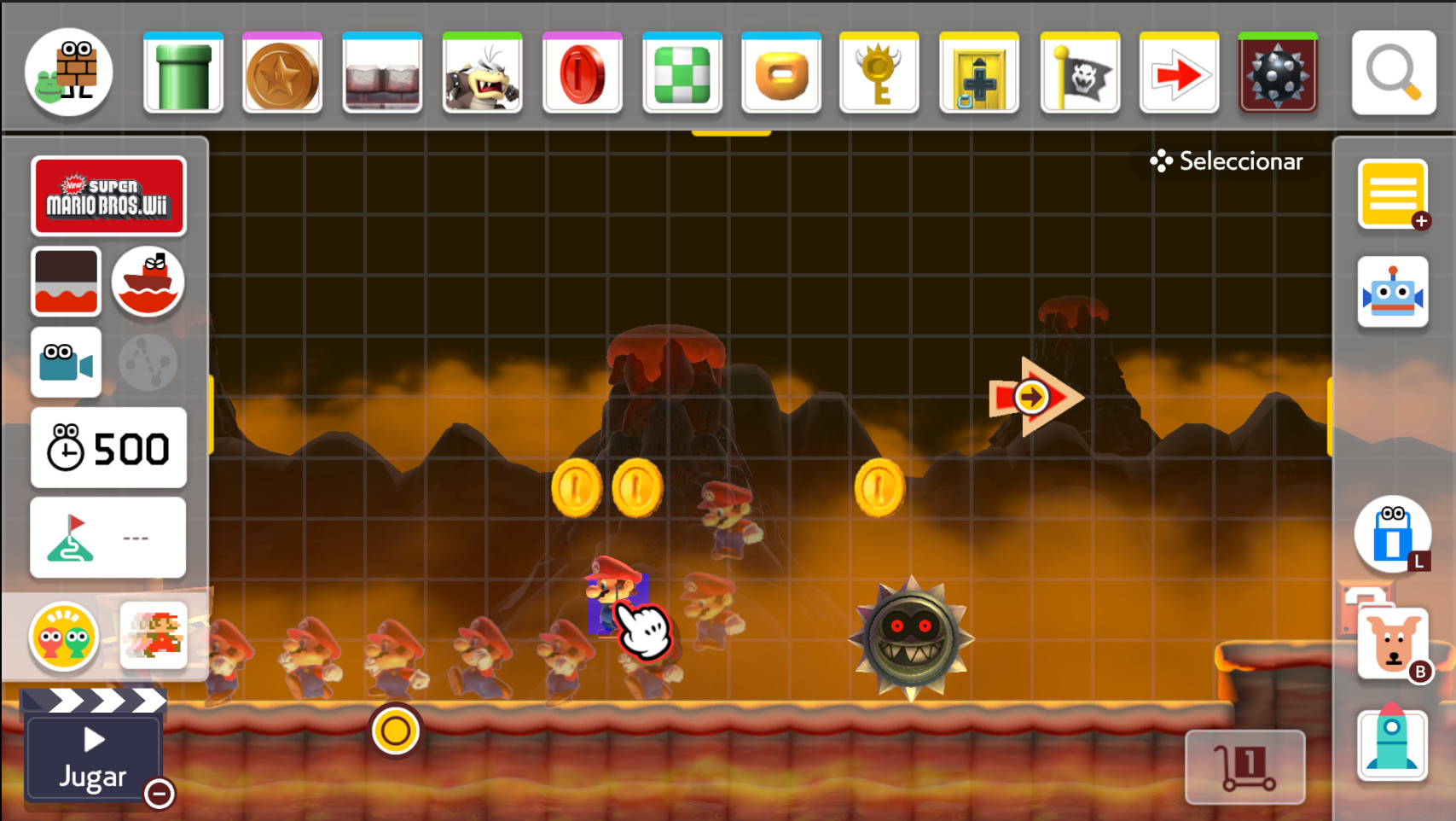Viewport: 1456px width, 821px height.
Task: Open the part search magnifier
Action: [1393, 73]
